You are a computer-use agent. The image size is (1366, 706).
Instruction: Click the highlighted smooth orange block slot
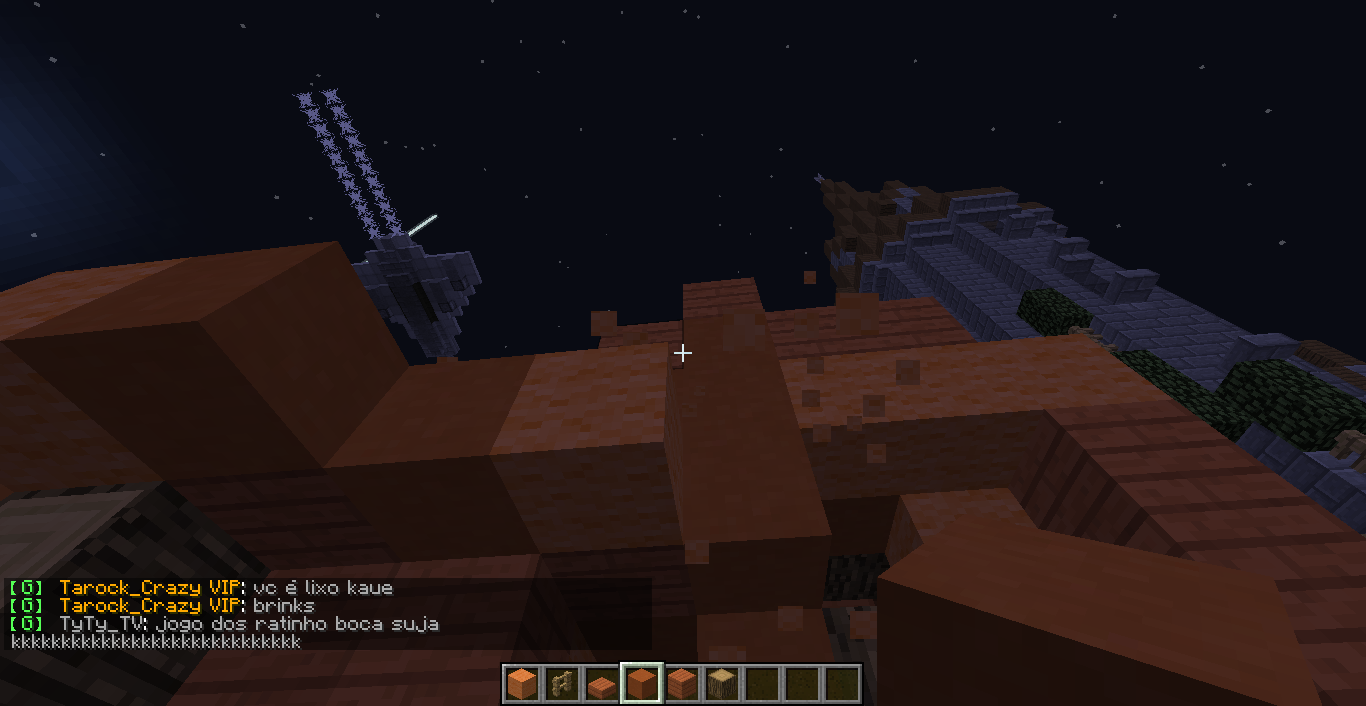click(641, 684)
